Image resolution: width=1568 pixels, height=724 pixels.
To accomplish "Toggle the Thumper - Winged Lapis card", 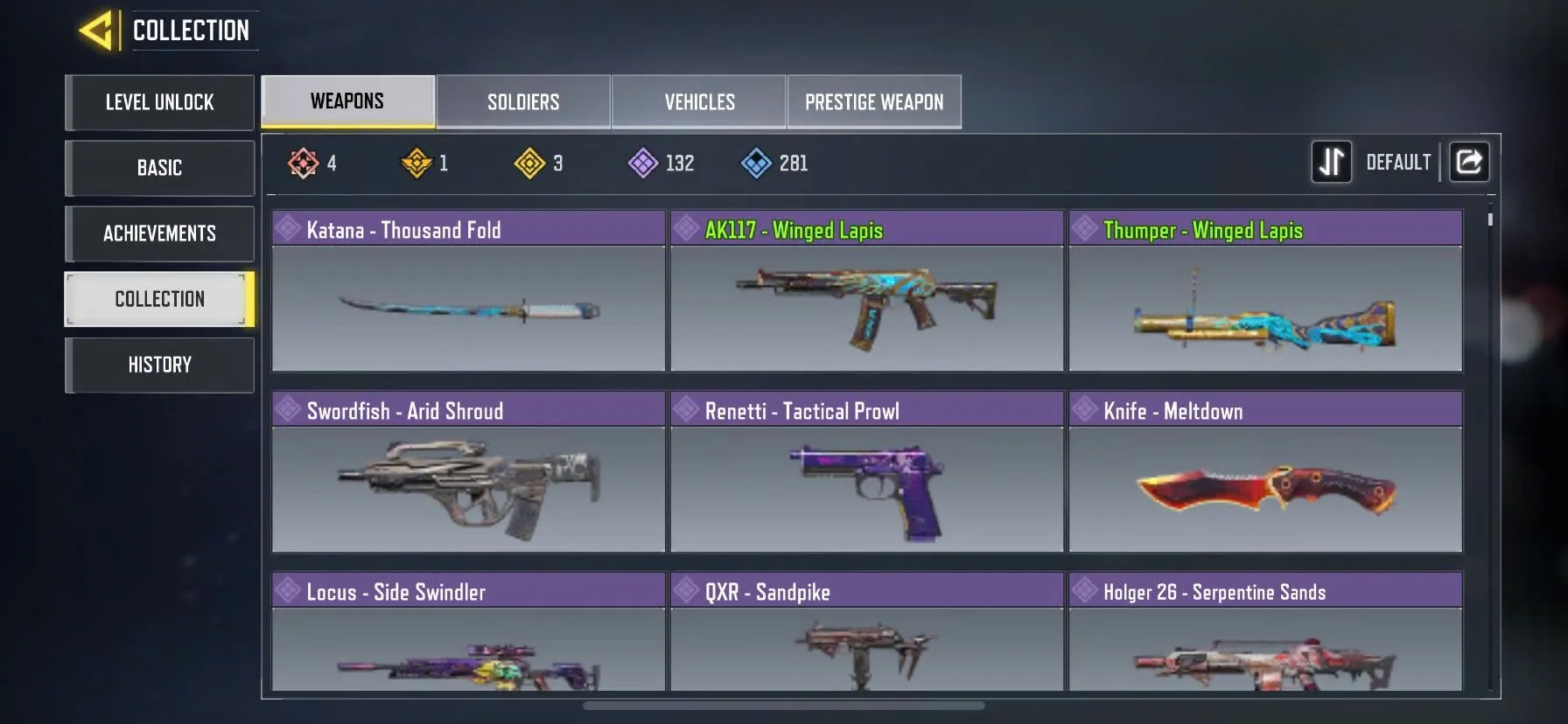I will pyautogui.click(x=1265, y=308).
